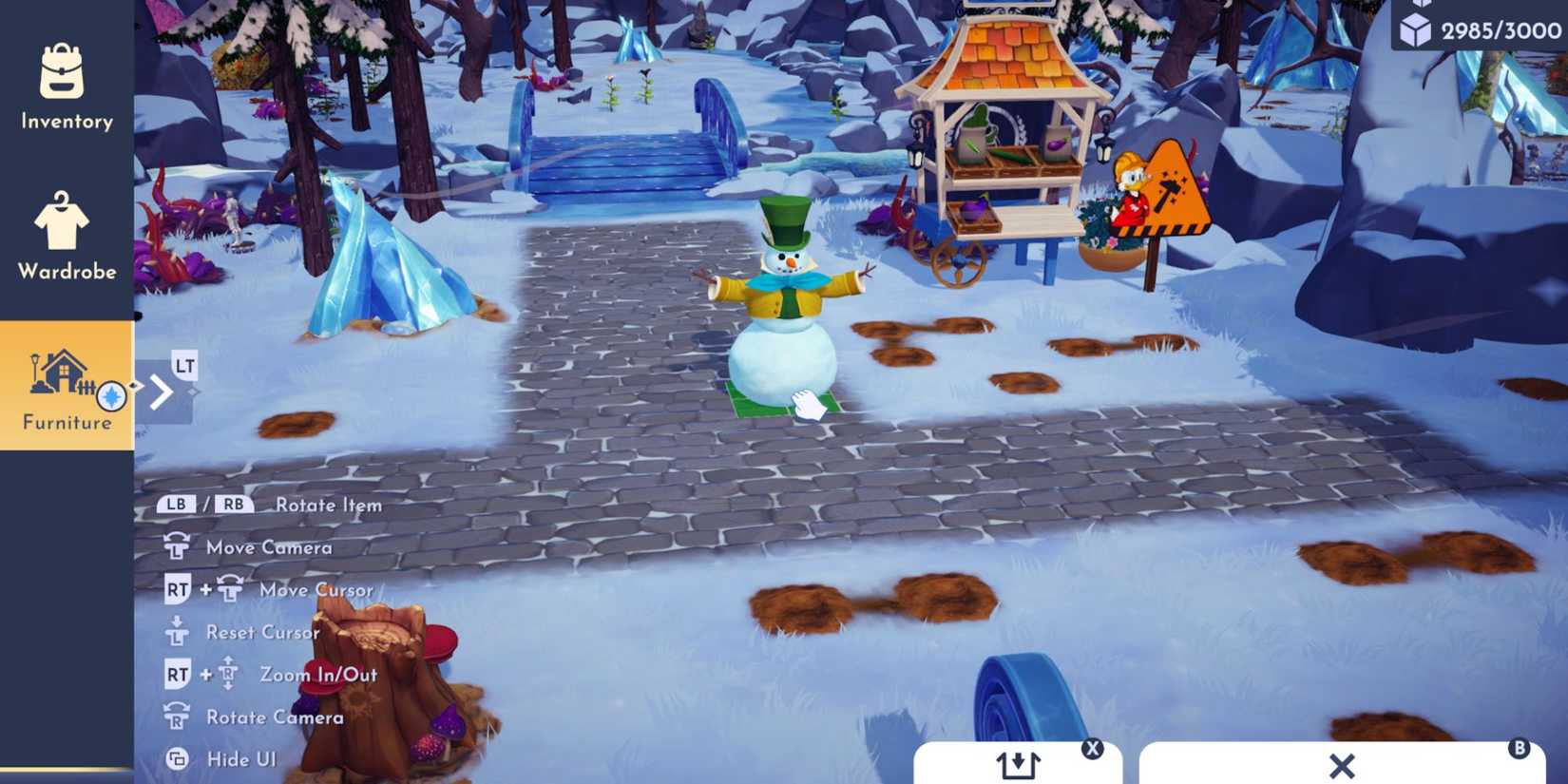This screenshot has height=784, width=1568.
Task: Select the Furniture house icon in sidebar
Action: pos(63,373)
